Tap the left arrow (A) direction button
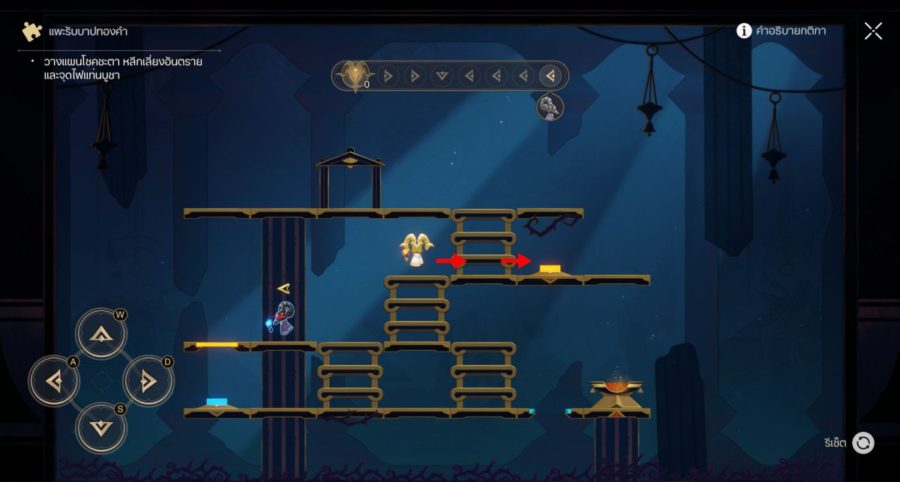The height and width of the screenshot is (482, 900). tap(54, 380)
